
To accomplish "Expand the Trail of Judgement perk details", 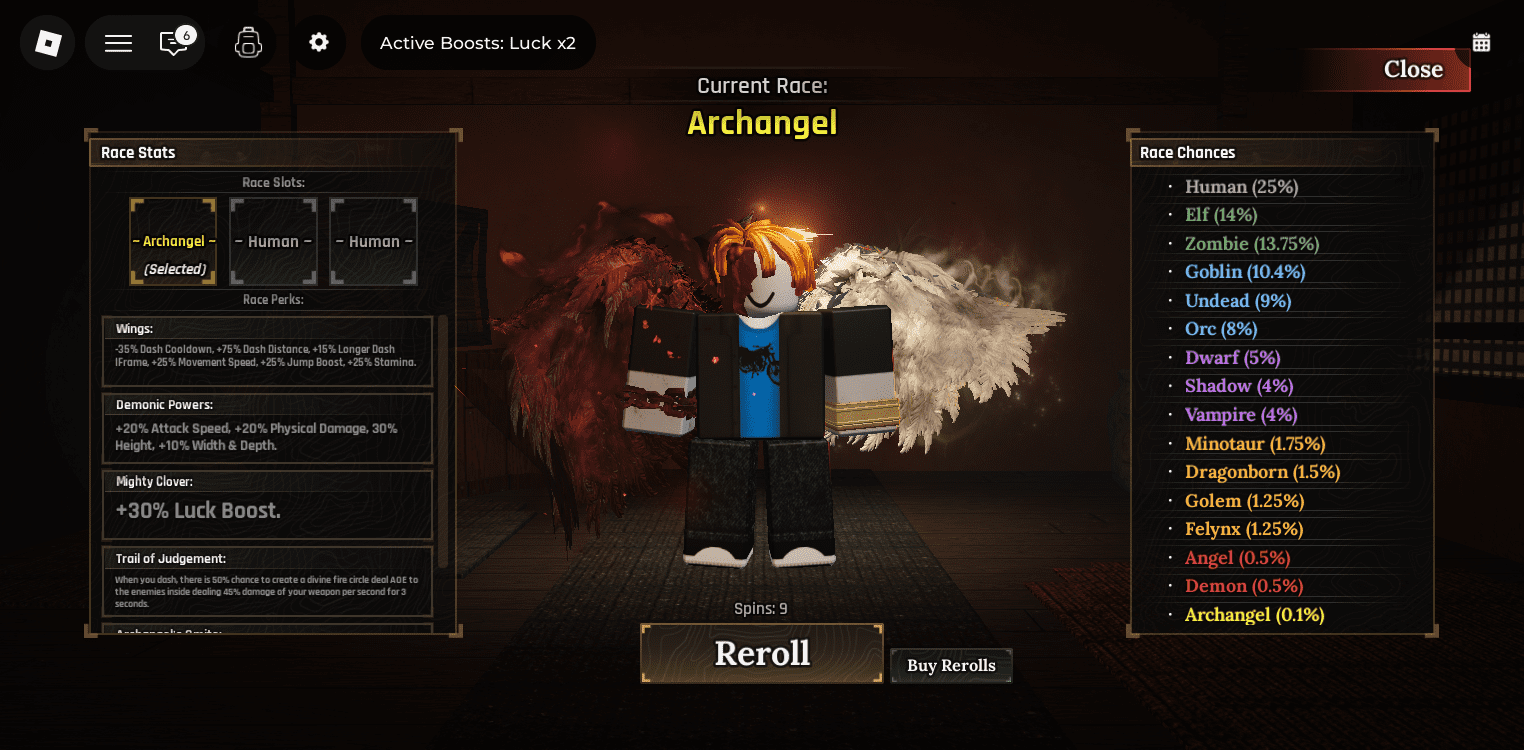I will pos(267,581).
